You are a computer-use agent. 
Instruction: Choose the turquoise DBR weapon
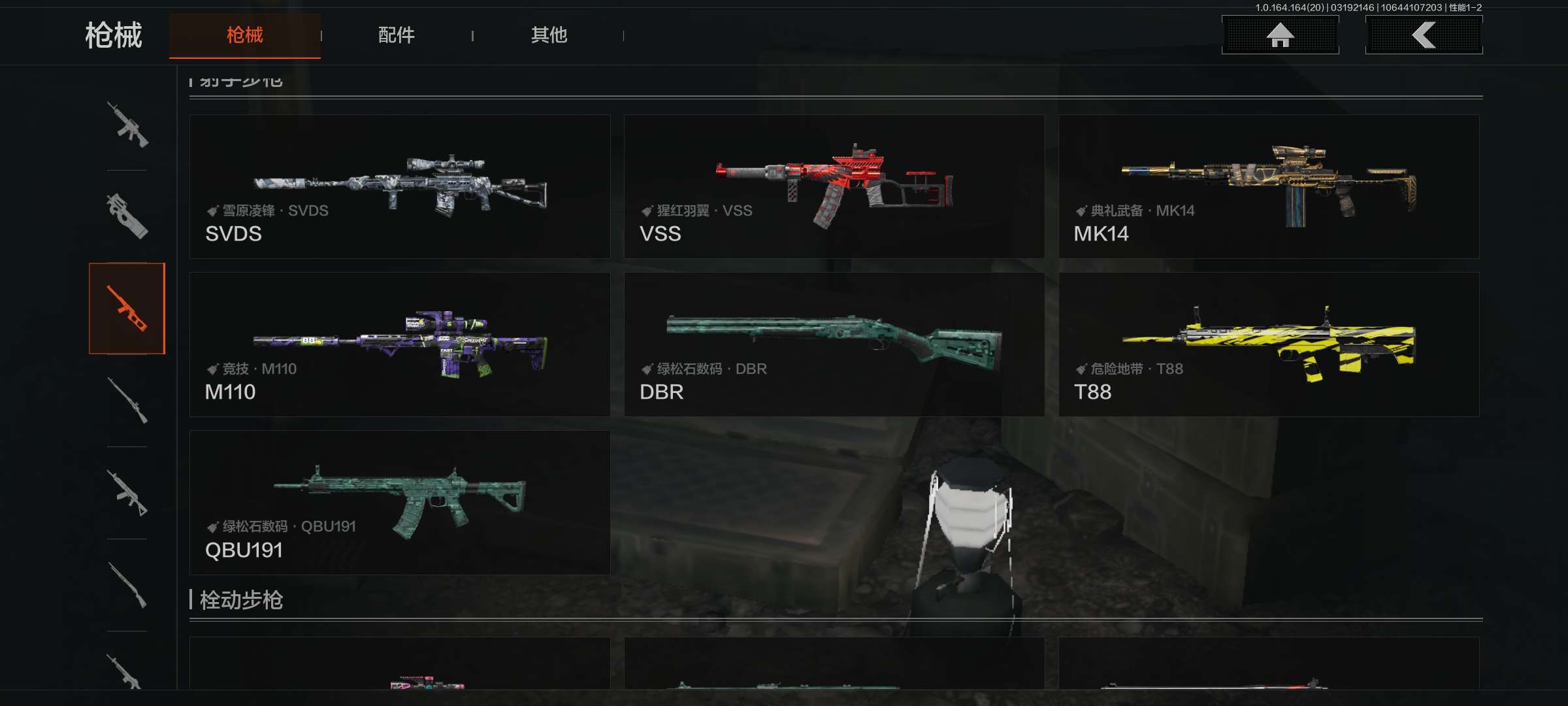pyautogui.click(x=834, y=345)
